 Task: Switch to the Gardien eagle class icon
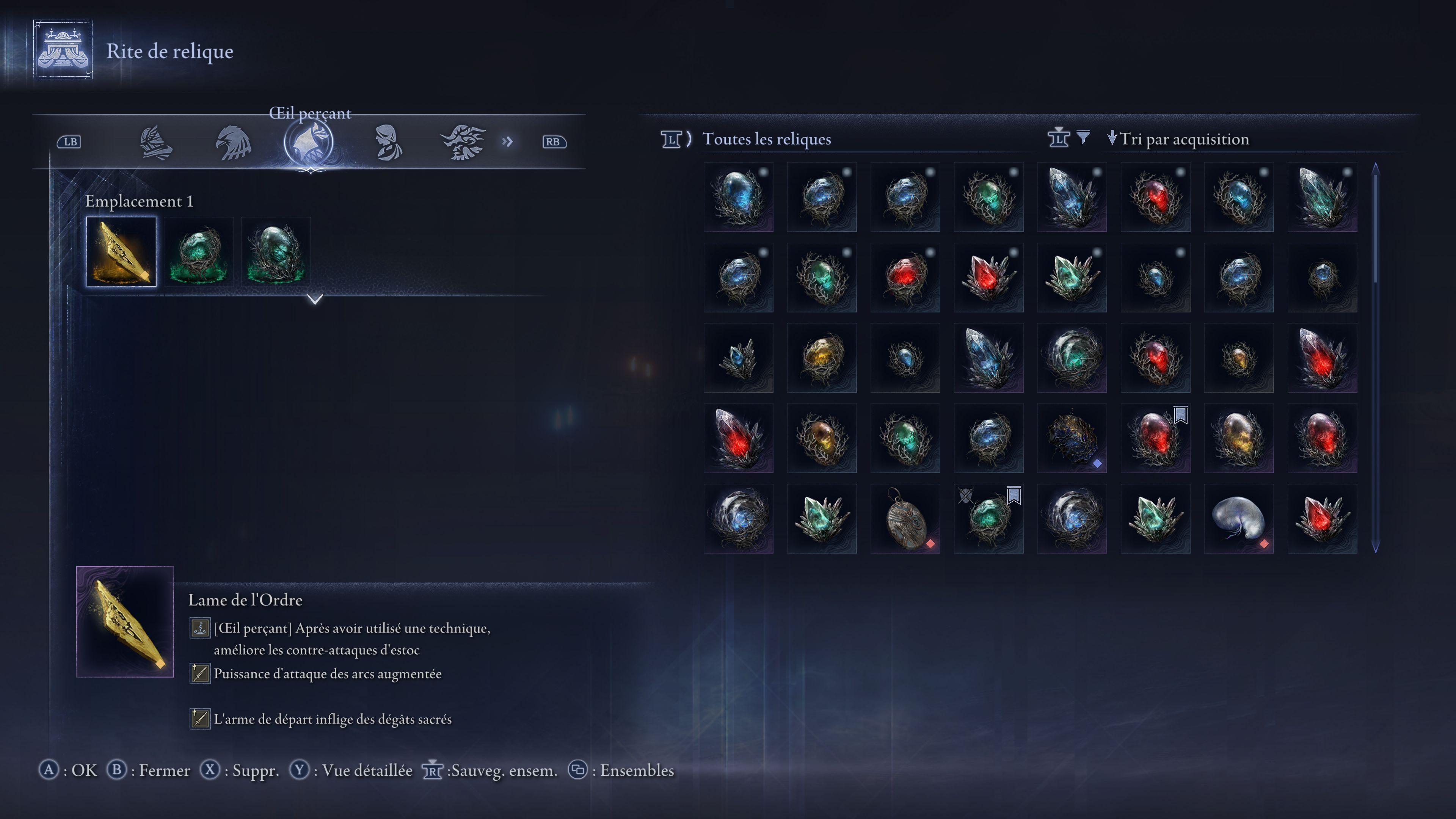click(x=235, y=143)
